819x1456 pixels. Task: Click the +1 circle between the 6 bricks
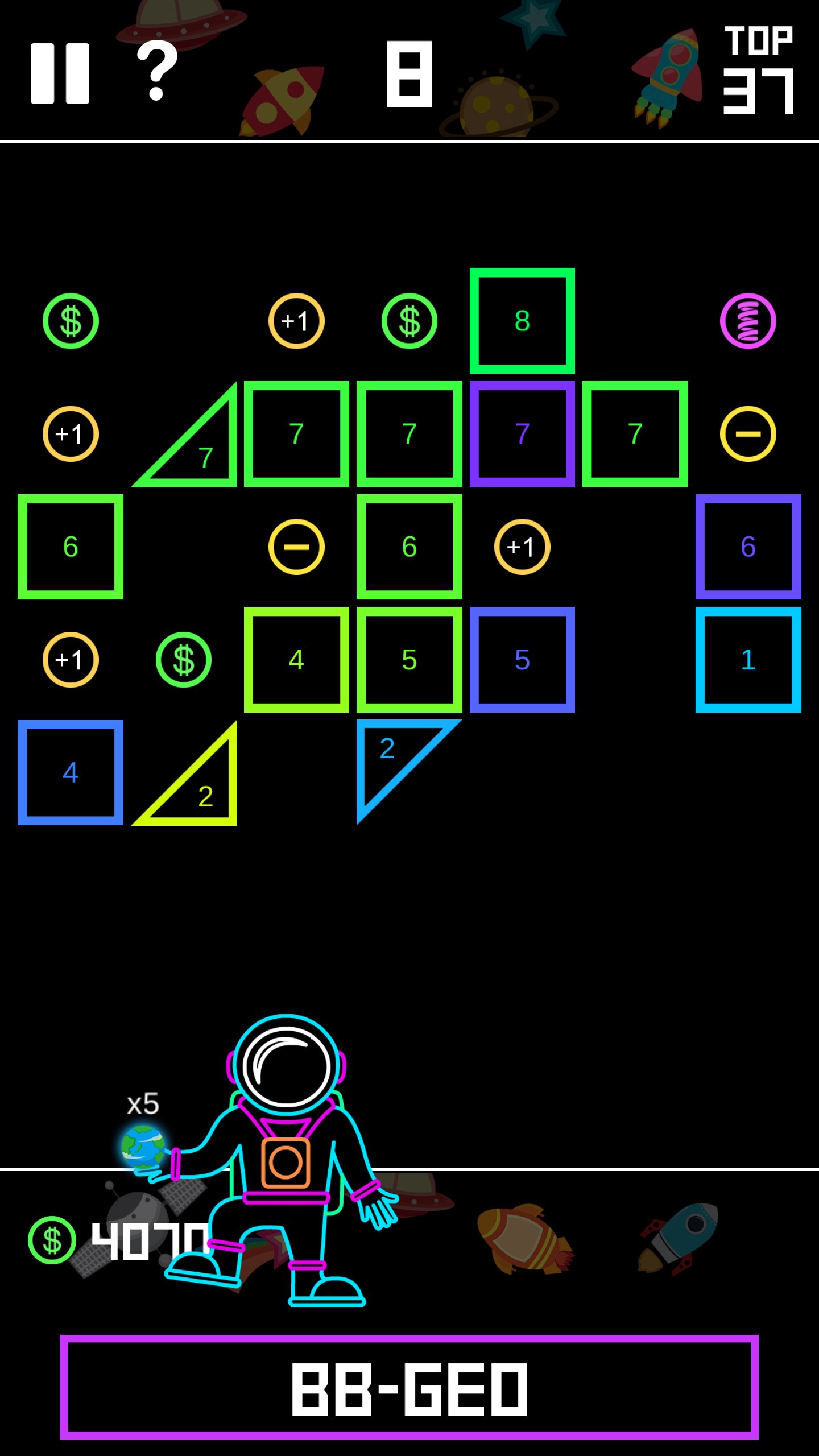coord(522,547)
